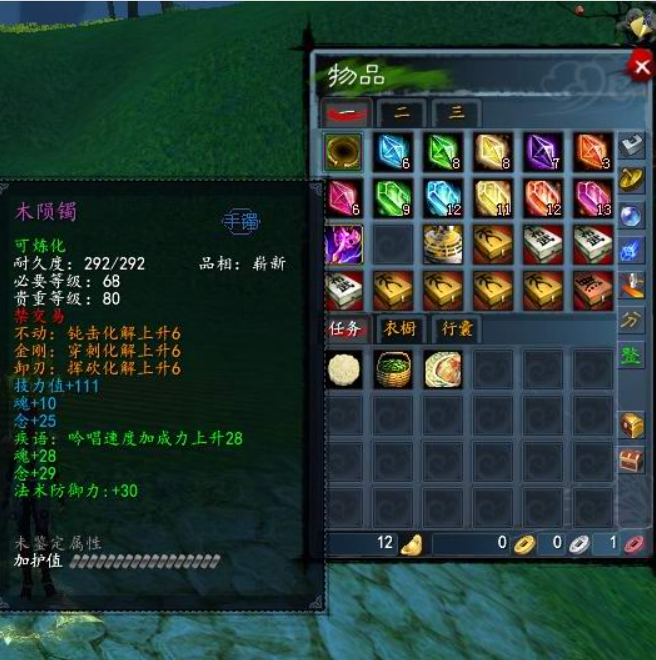Switch to bag page 三

coord(455,113)
